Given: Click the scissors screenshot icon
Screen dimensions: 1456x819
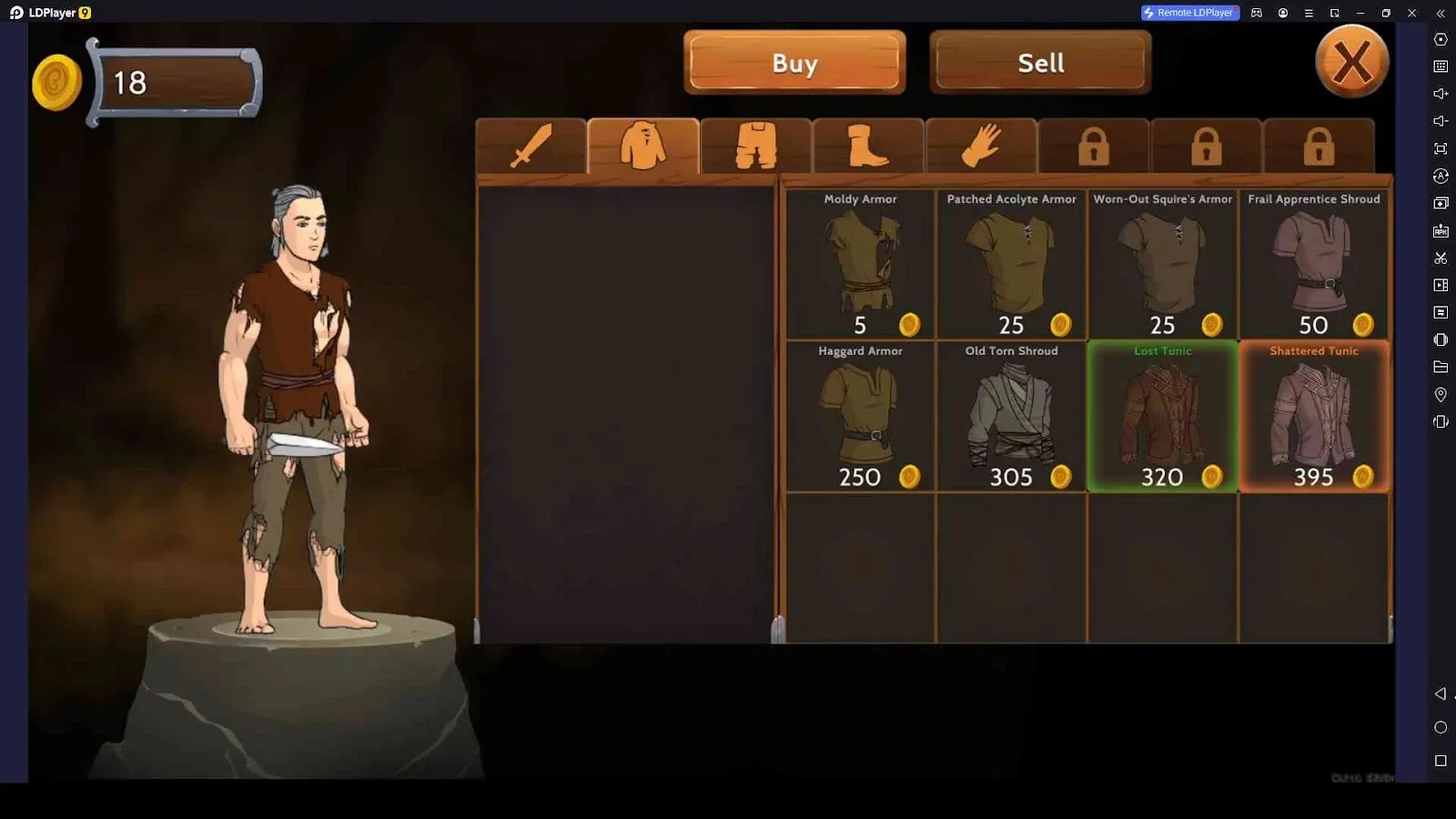Looking at the screenshot, I should tap(1441, 258).
